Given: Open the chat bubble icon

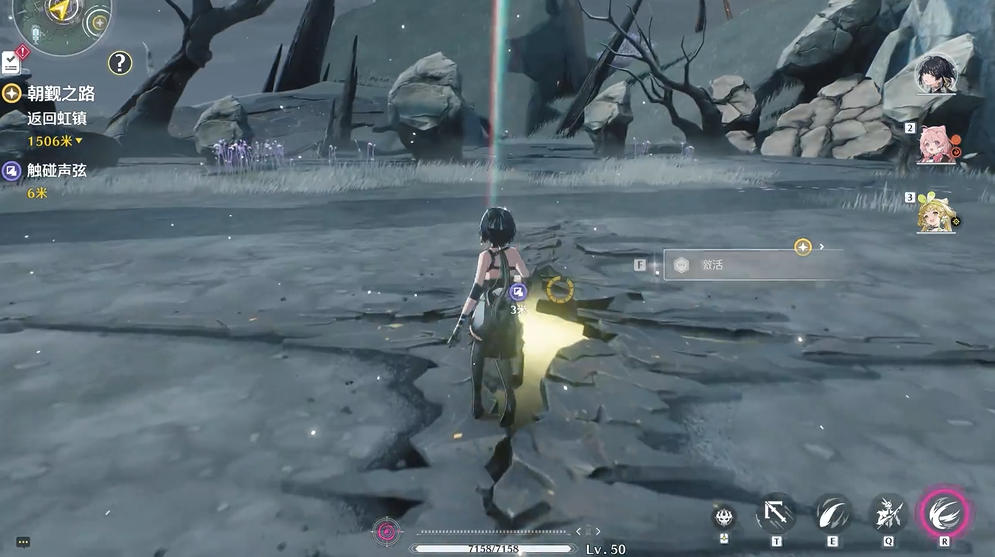Looking at the screenshot, I should point(22,542).
